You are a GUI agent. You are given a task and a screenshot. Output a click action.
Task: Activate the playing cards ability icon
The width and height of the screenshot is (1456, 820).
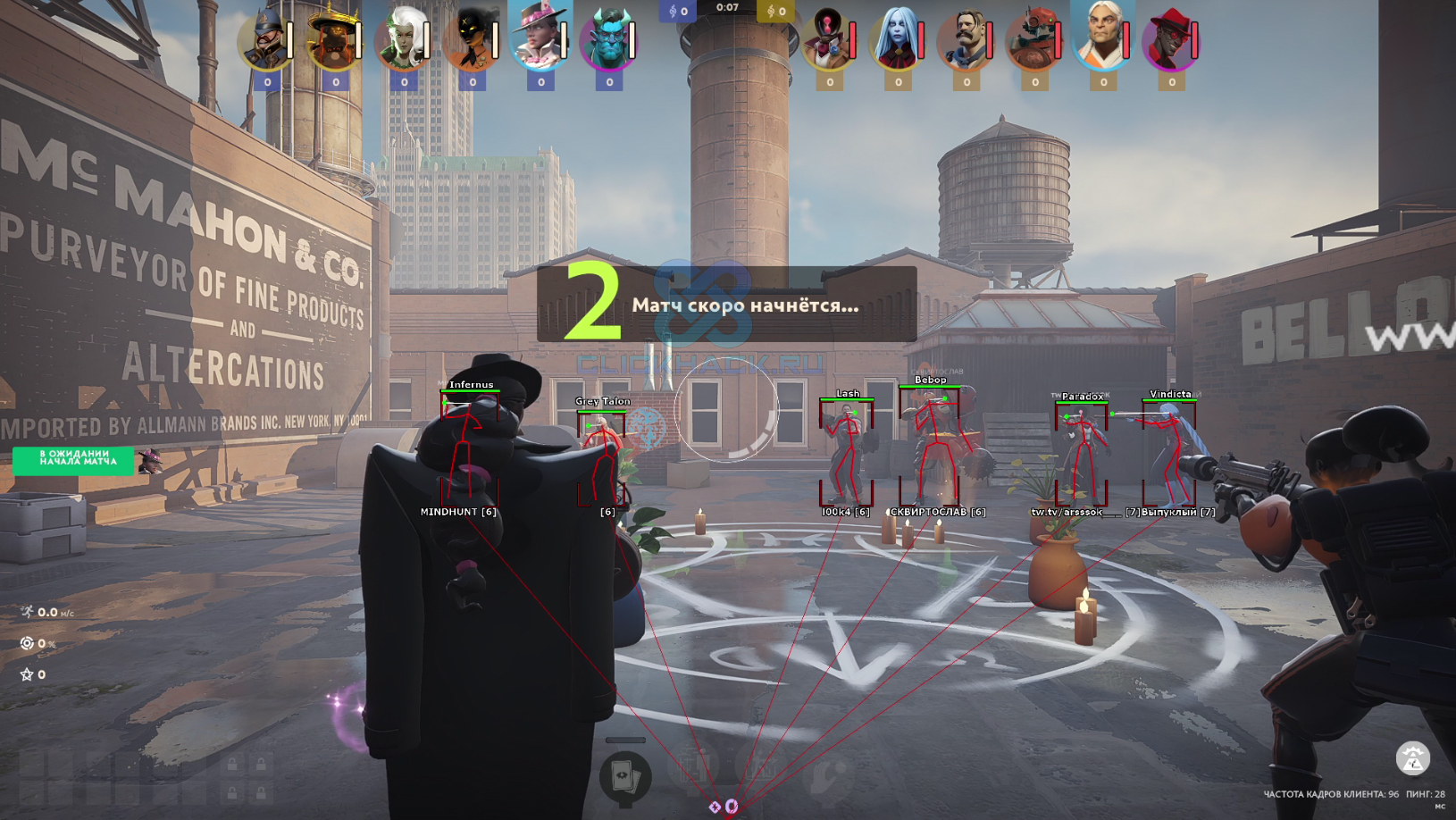pos(625,775)
